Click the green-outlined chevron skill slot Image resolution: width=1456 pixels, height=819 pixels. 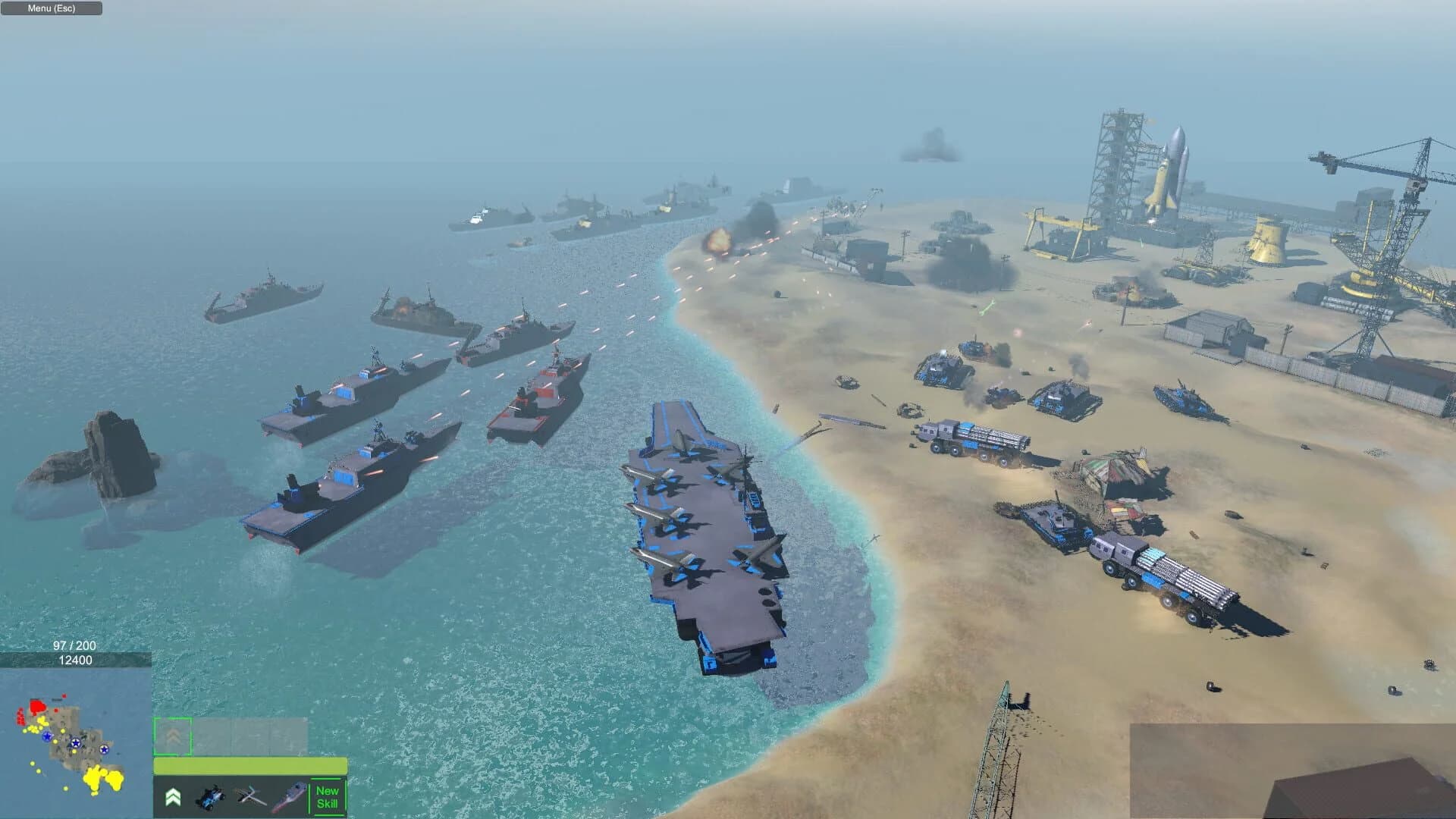pyautogui.click(x=173, y=736)
